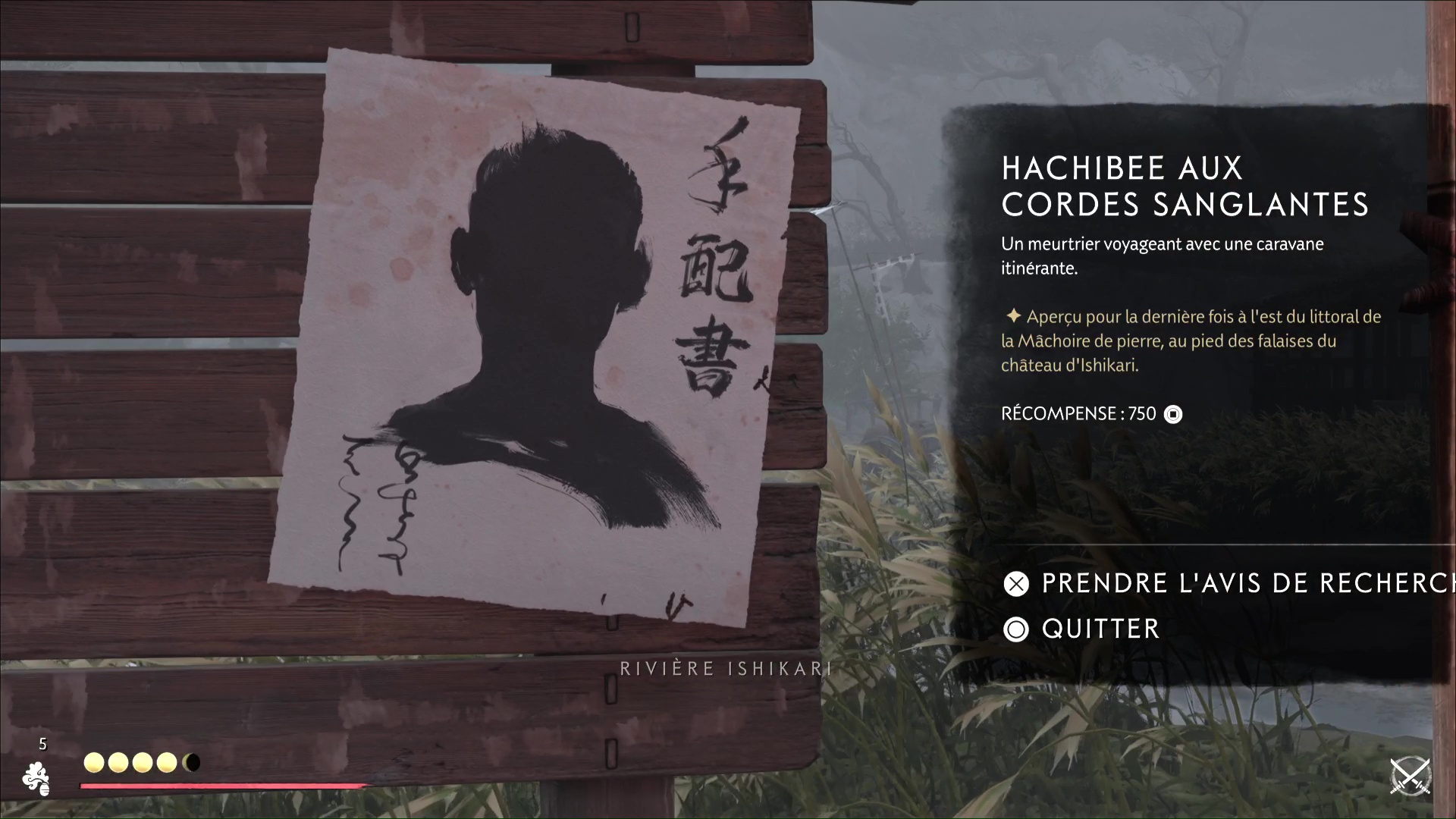Expand the murderer description text
The width and height of the screenshot is (1456, 819).
(x=1162, y=256)
